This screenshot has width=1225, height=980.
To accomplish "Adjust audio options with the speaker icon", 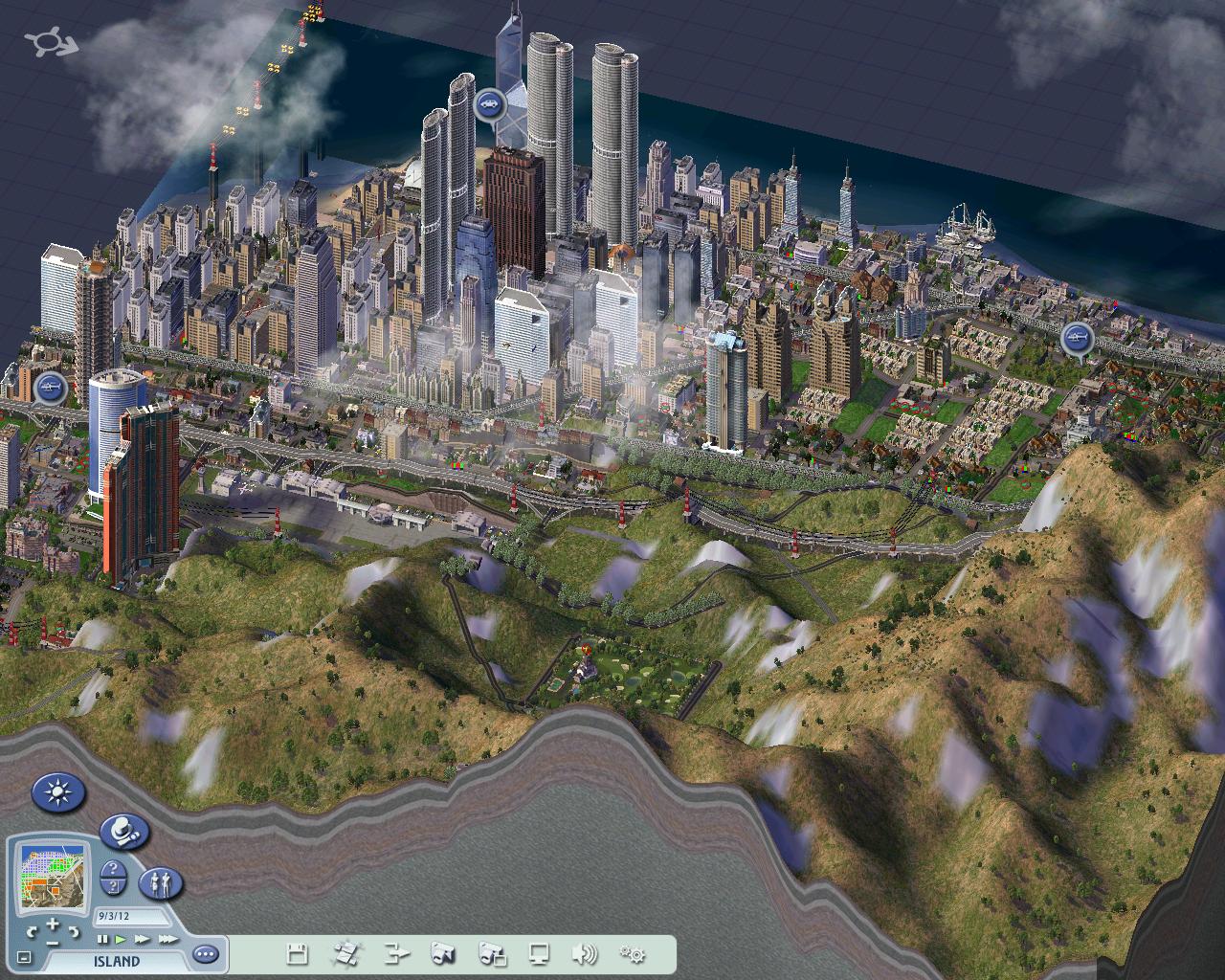I will click(586, 954).
